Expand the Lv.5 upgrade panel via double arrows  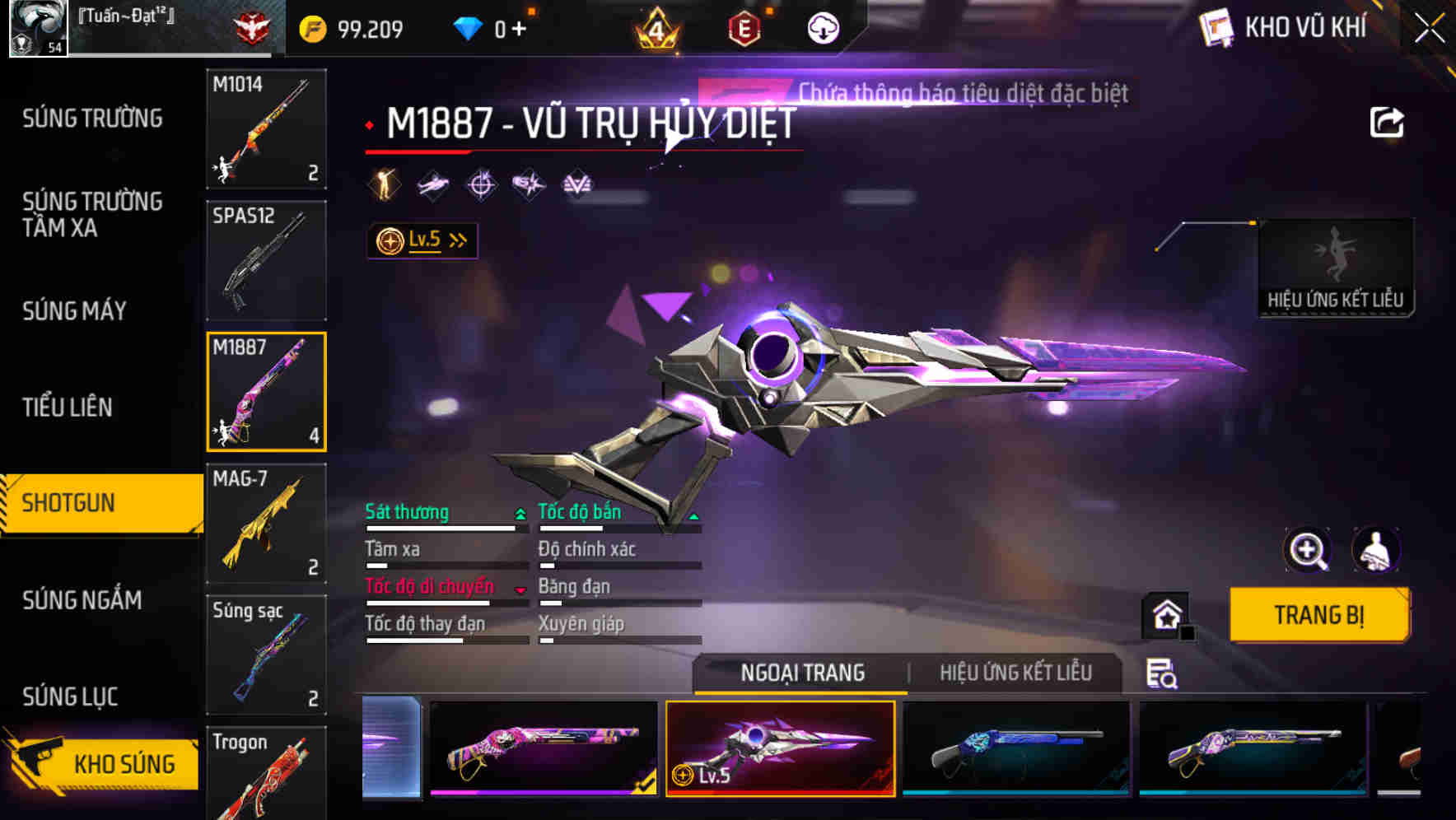point(455,240)
